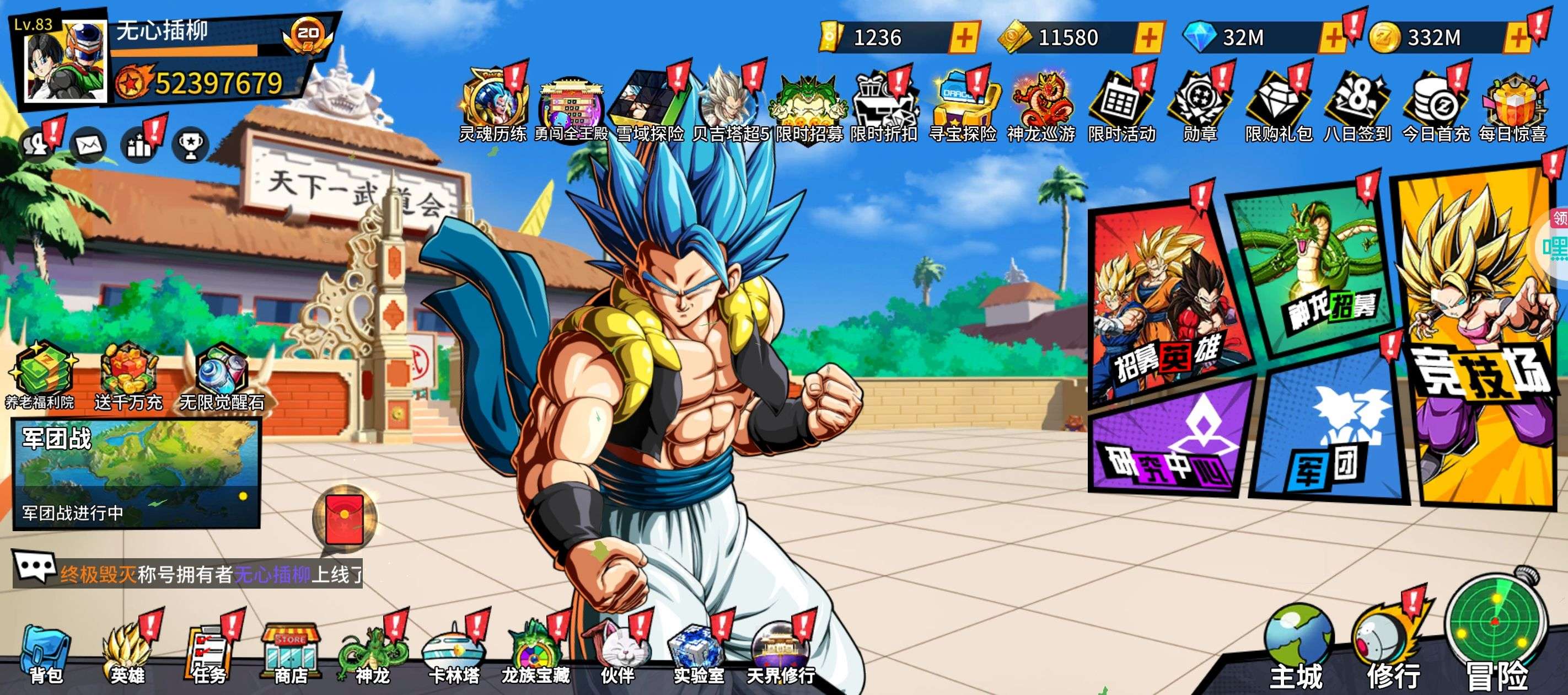The width and height of the screenshot is (1568, 695).
Task: Collect the red envelope
Action: [345, 518]
